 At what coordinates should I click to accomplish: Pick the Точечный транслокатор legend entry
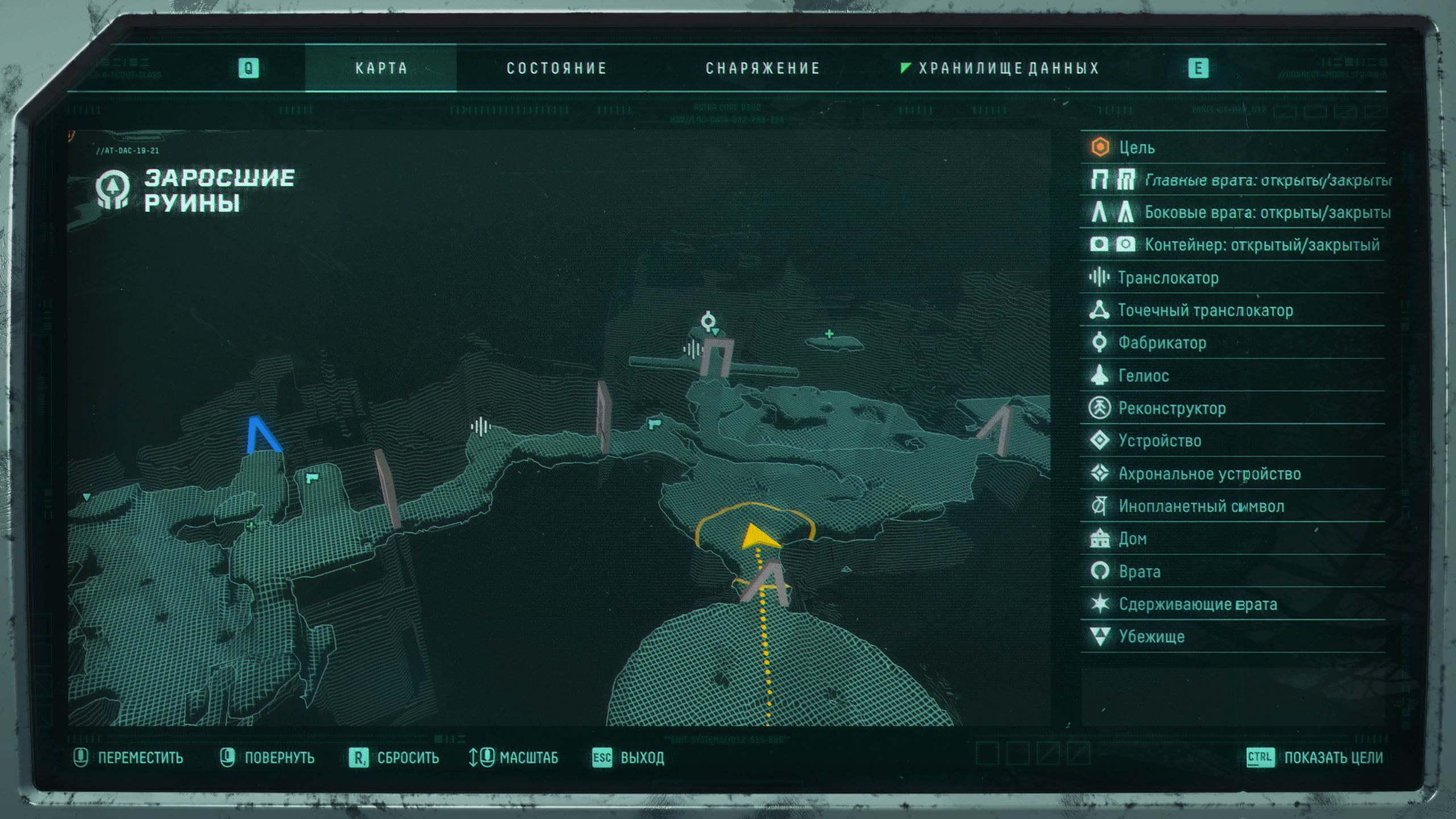click(1205, 311)
